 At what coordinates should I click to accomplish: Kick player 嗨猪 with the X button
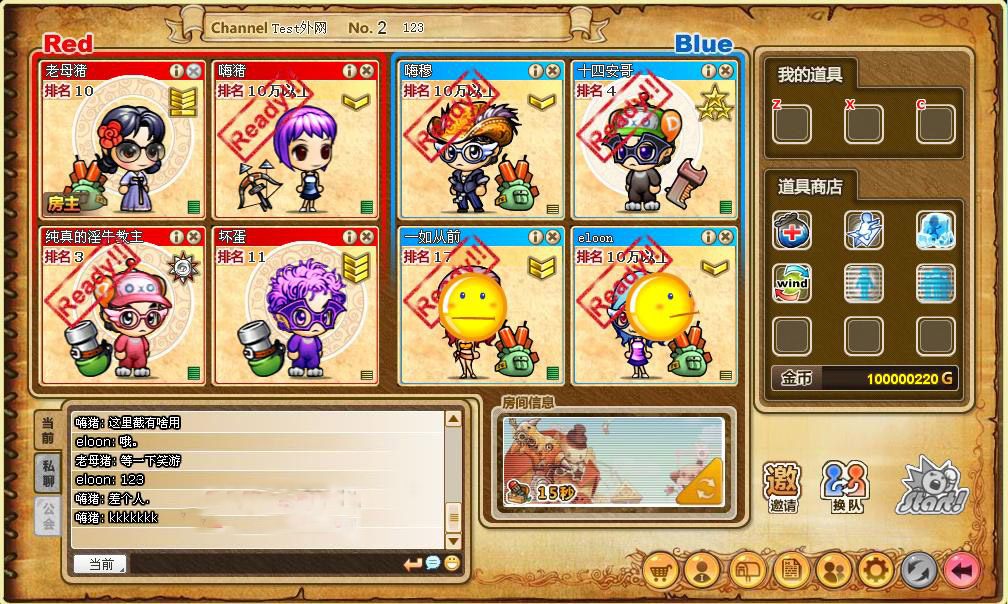366,71
